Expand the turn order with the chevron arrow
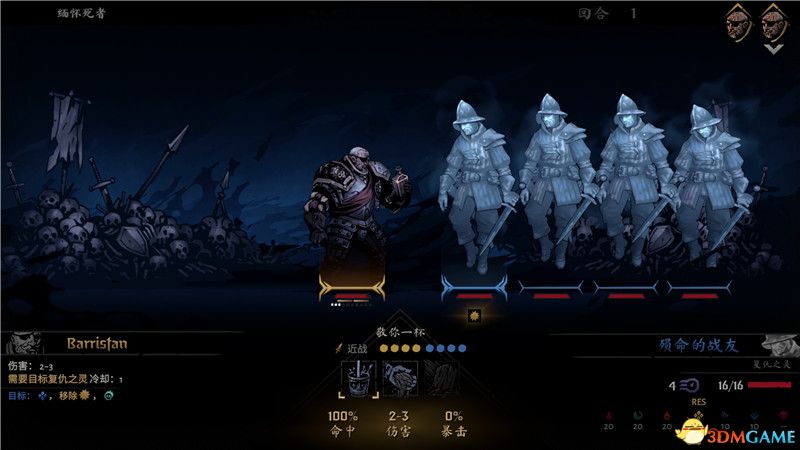 coord(771,47)
